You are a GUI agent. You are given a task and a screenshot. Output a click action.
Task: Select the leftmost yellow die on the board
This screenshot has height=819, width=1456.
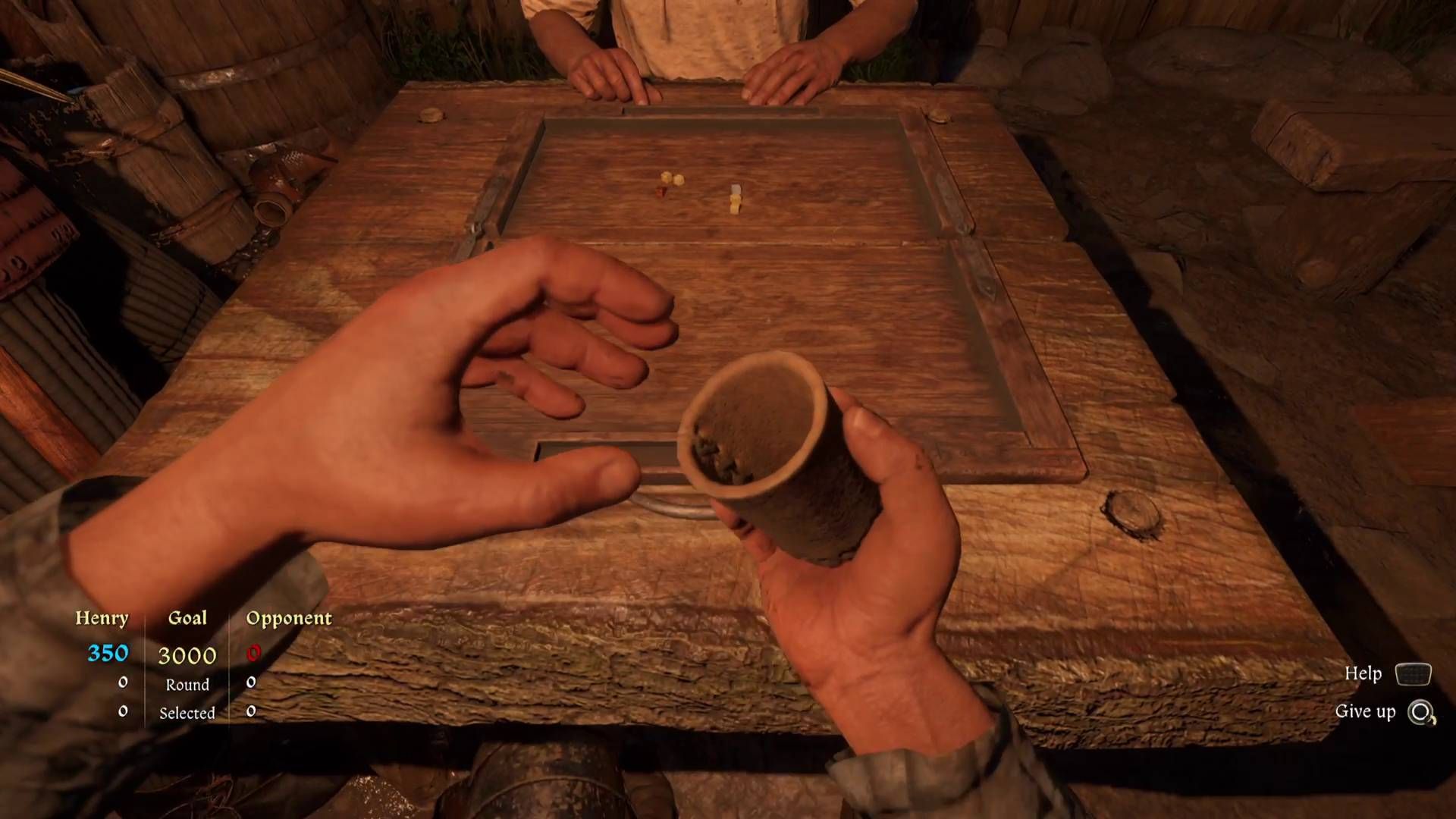coord(666,178)
